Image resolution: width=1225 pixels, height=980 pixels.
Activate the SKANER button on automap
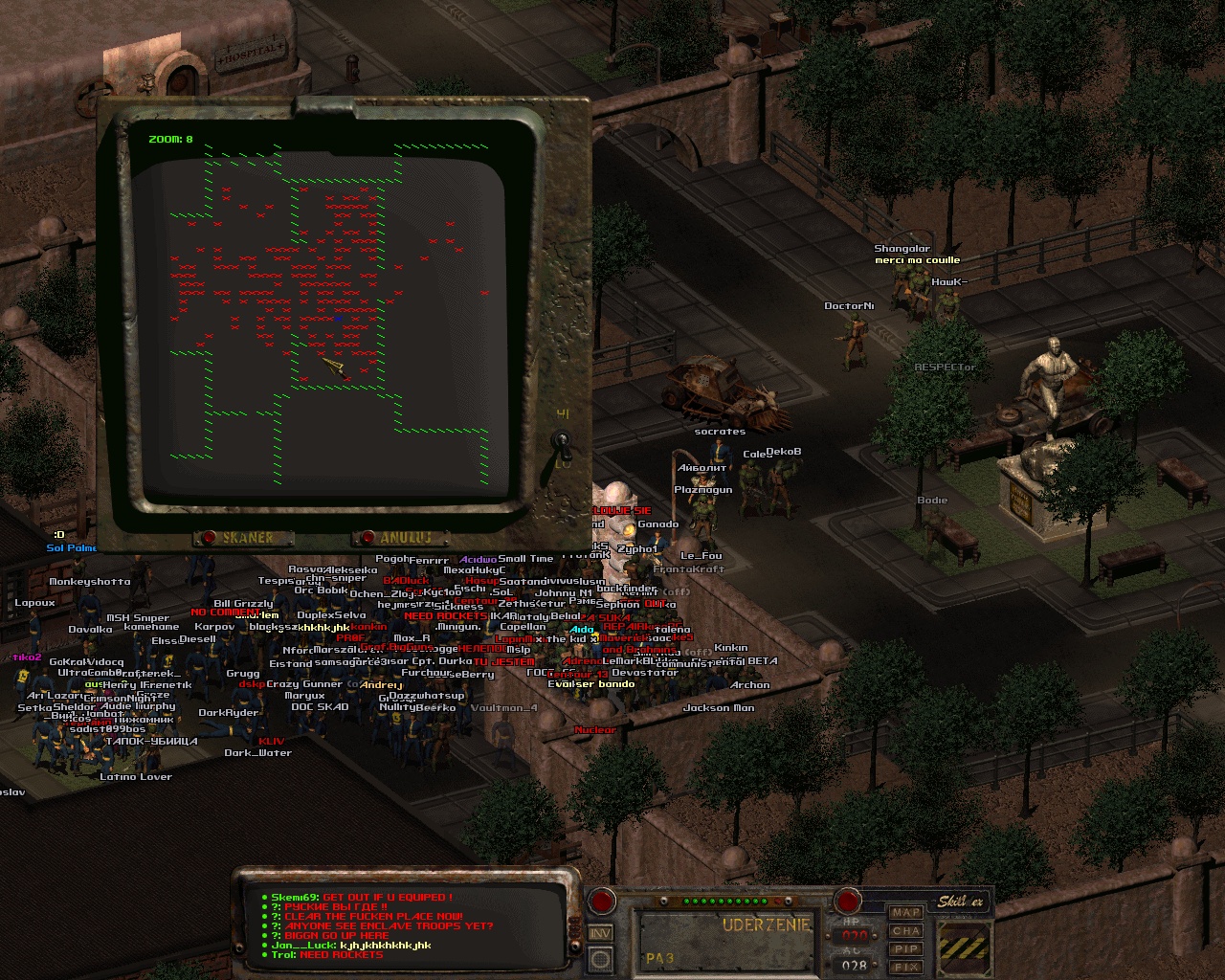(x=235, y=538)
